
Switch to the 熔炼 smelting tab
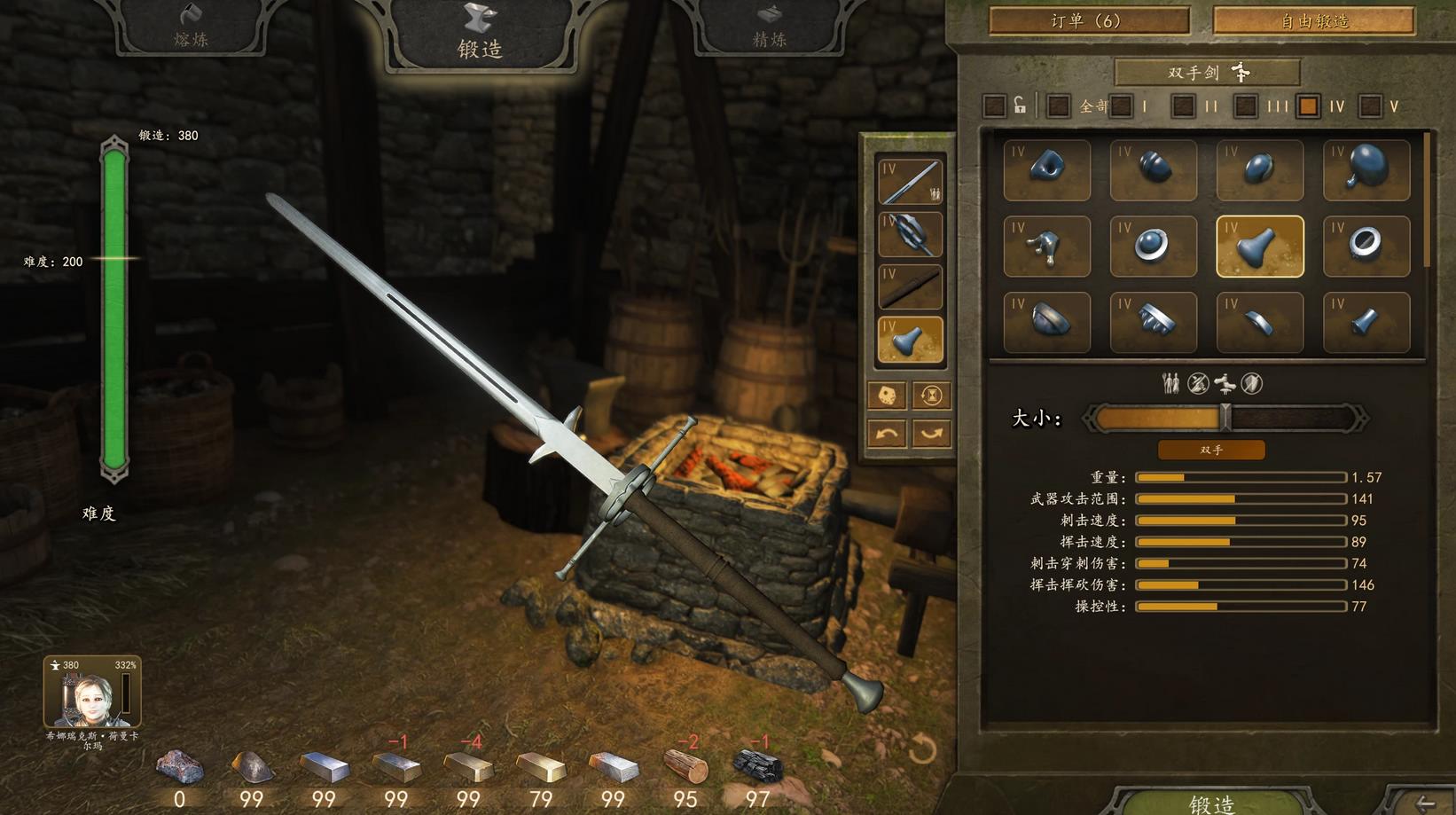pyautogui.click(x=191, y=28)
